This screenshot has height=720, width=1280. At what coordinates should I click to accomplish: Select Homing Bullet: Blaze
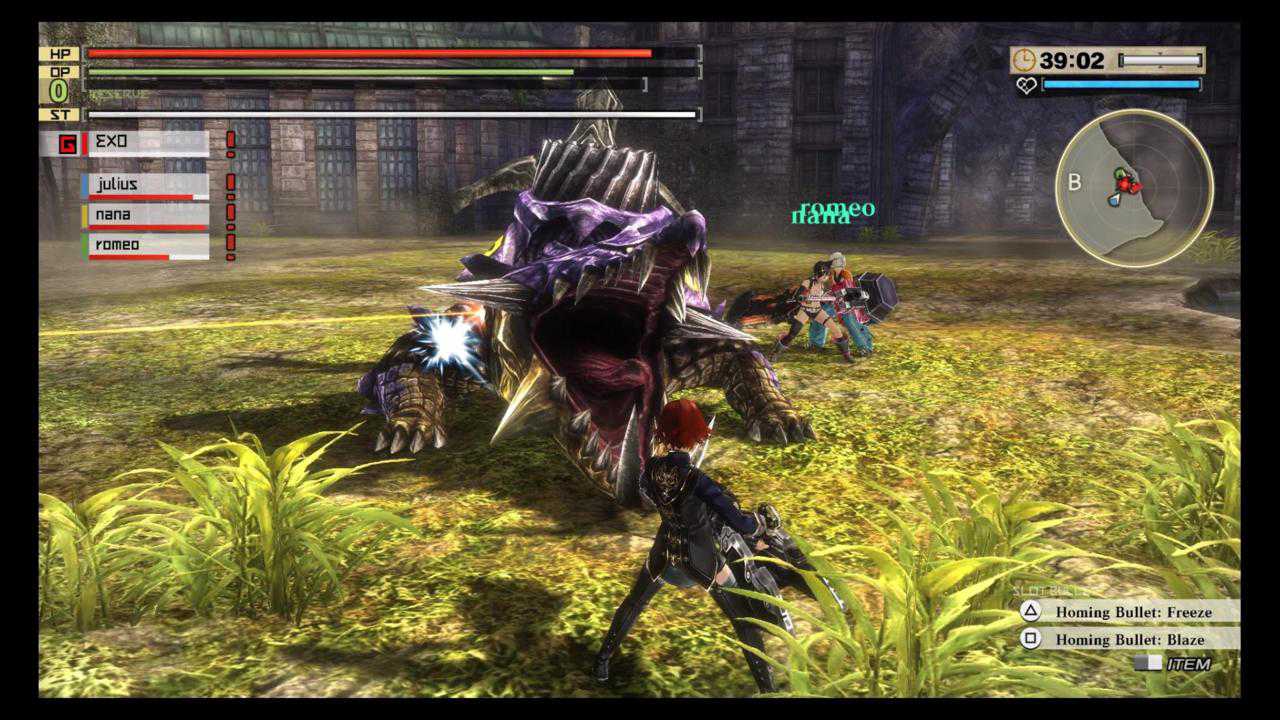click(x=1128, y=639)
